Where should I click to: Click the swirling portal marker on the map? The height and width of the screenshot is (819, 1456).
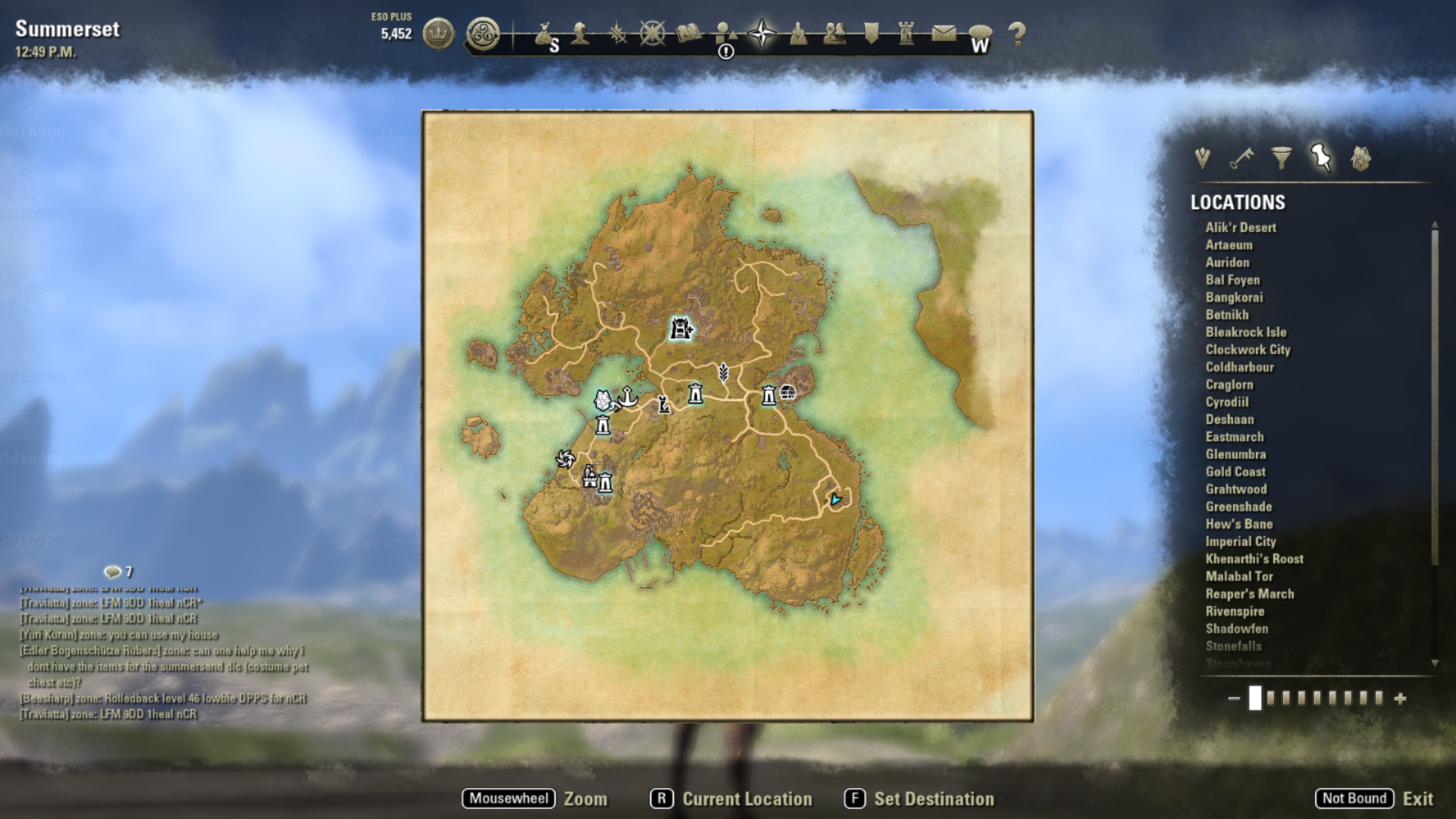pyautogui.click(x=565, y=459)
